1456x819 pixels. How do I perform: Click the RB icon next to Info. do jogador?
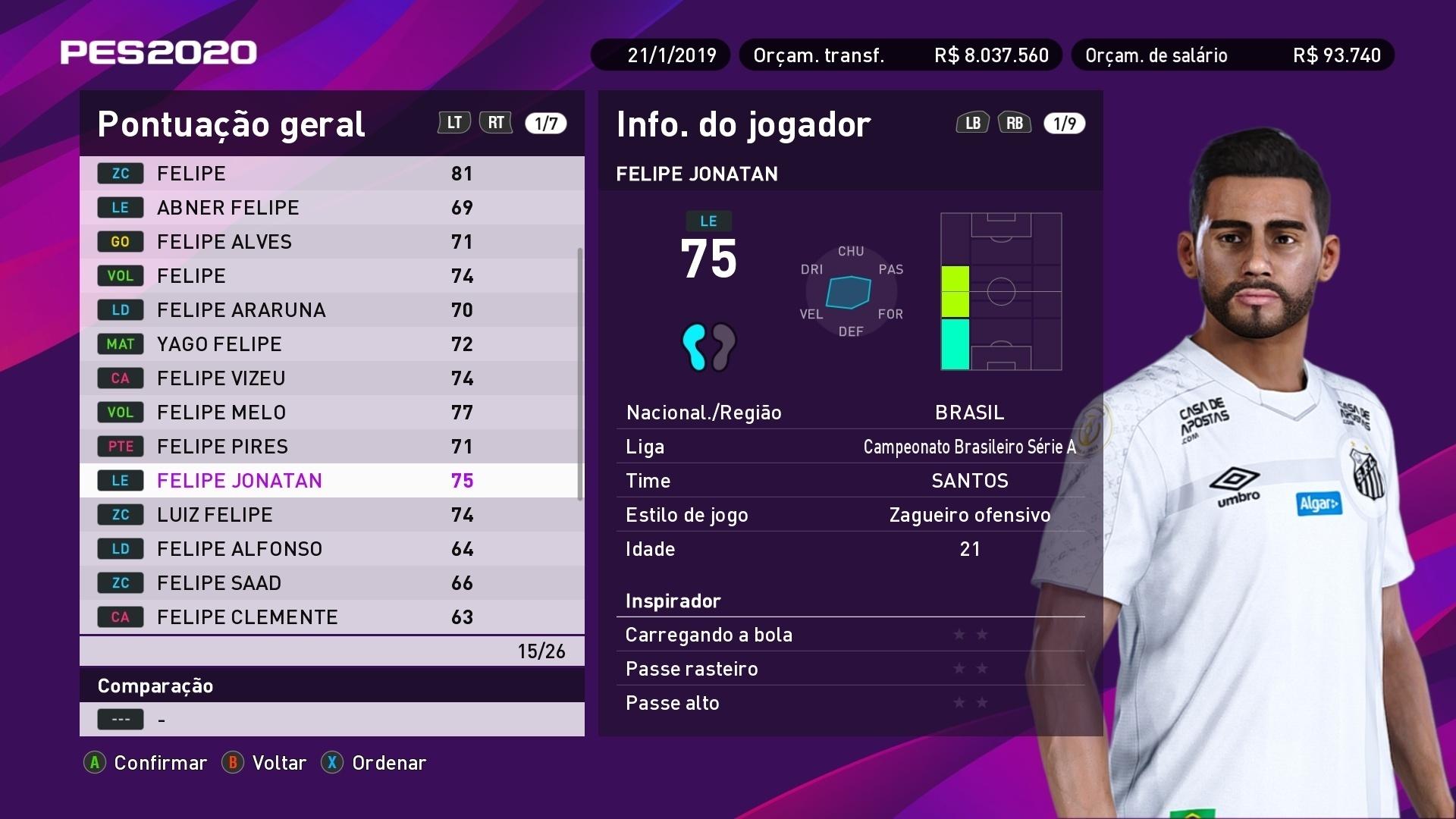(x=1014, y=121)
